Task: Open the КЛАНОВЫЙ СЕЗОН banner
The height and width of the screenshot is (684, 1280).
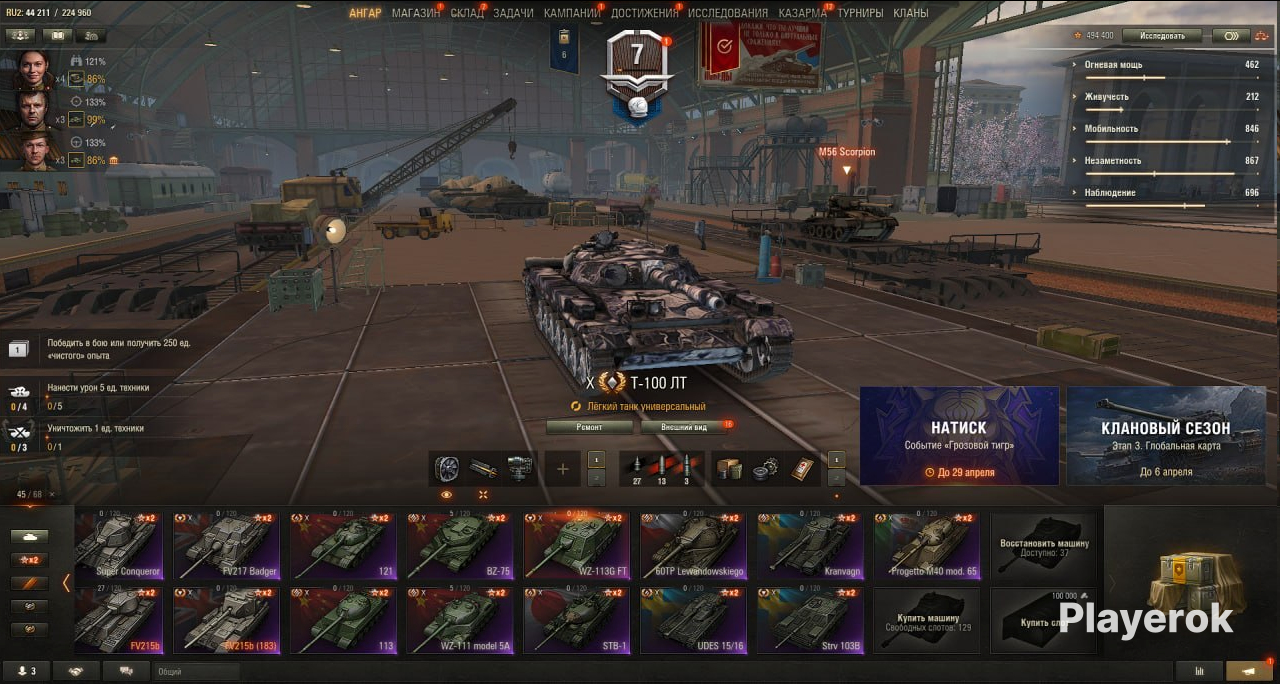Action: click(1165, 435)
